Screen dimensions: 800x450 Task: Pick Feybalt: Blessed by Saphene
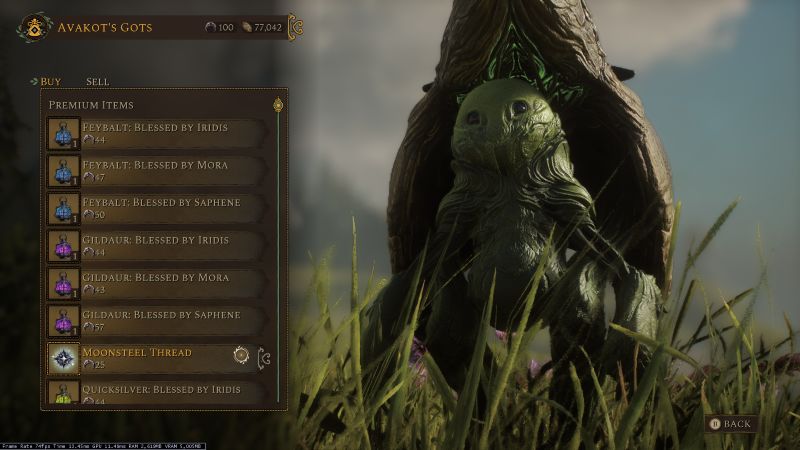tap(158, 208)
